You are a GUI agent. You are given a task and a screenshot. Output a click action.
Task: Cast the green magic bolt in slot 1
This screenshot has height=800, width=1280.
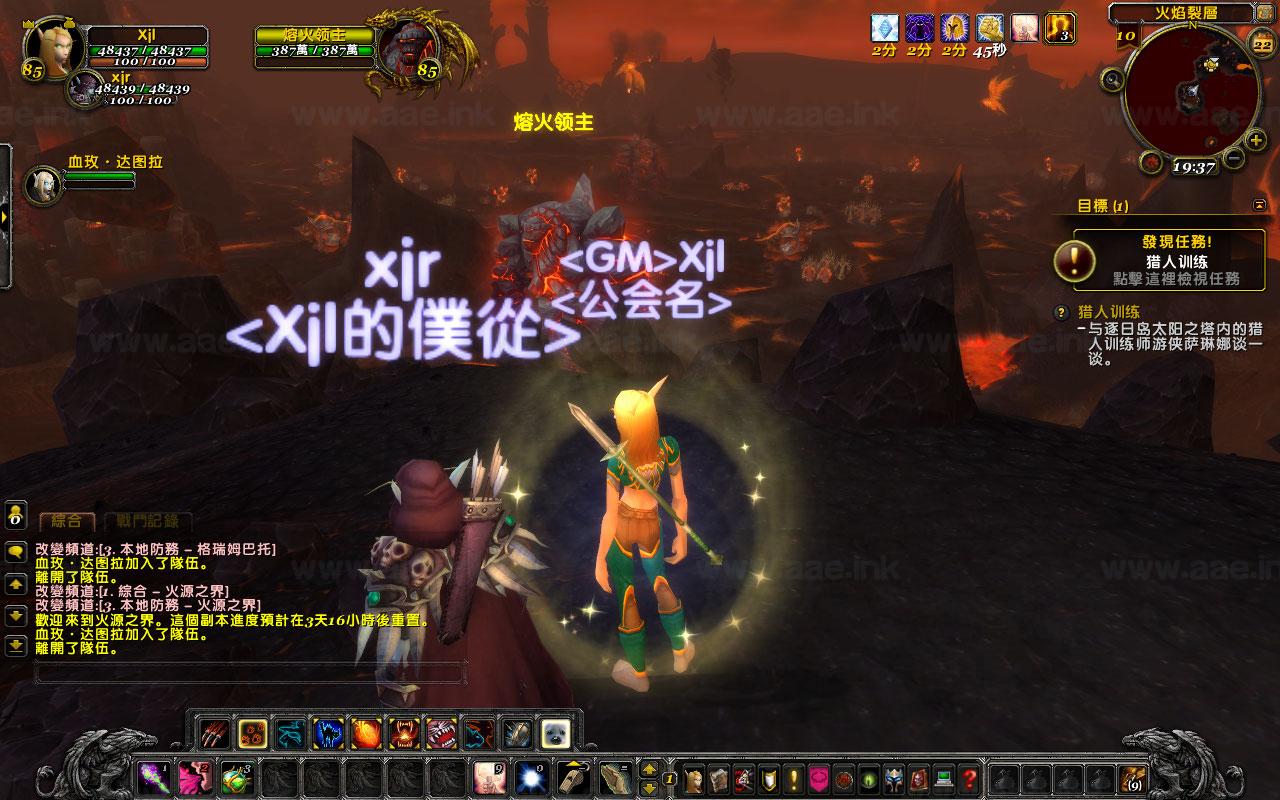[153, 777]
